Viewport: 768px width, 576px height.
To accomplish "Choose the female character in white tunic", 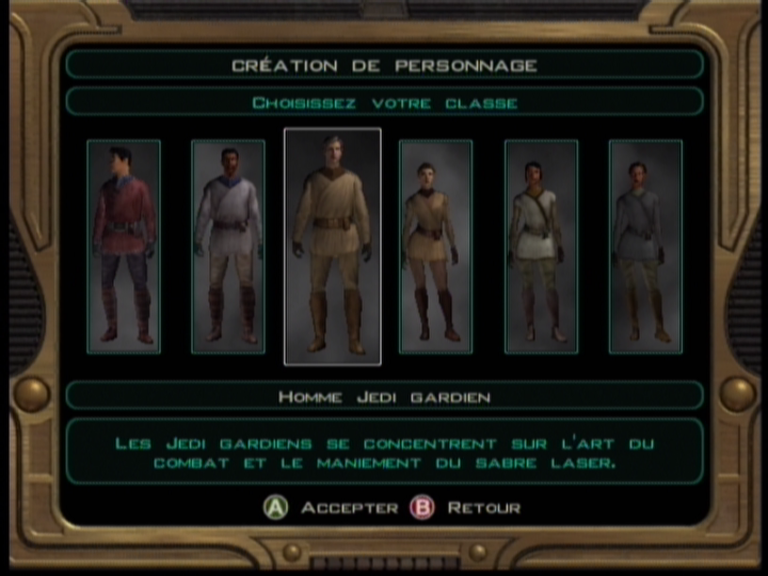I will click(x=541, y=246).
